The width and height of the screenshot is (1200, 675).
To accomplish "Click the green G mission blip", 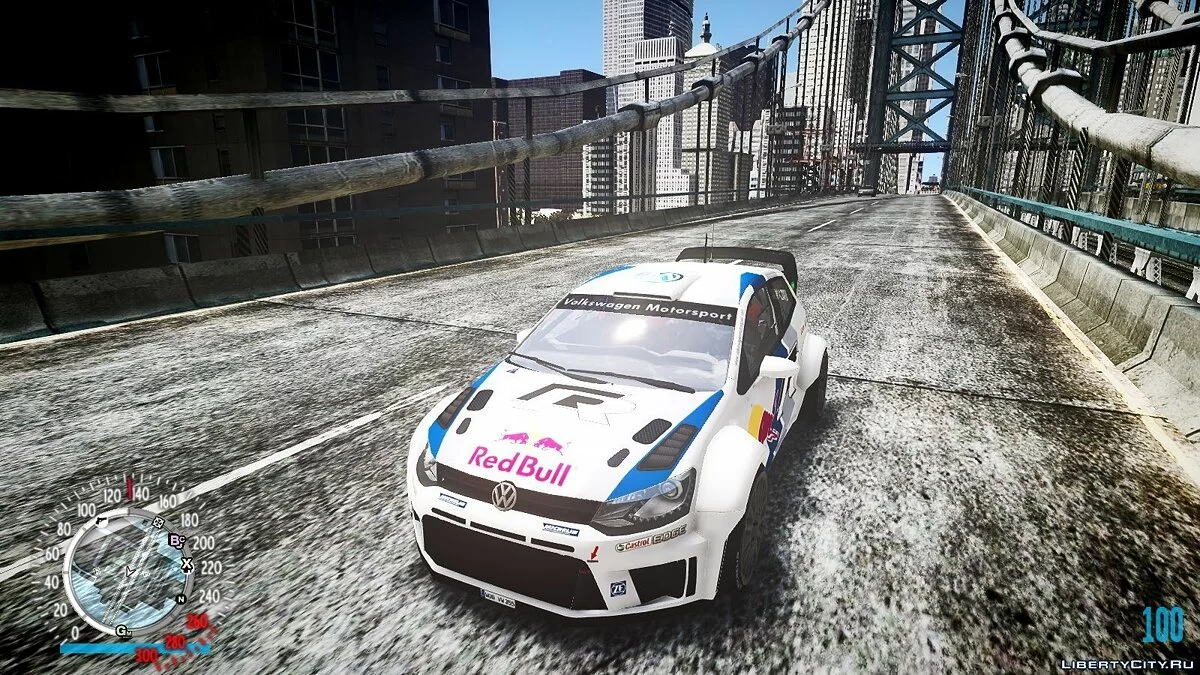I will (x=122, y=630).
